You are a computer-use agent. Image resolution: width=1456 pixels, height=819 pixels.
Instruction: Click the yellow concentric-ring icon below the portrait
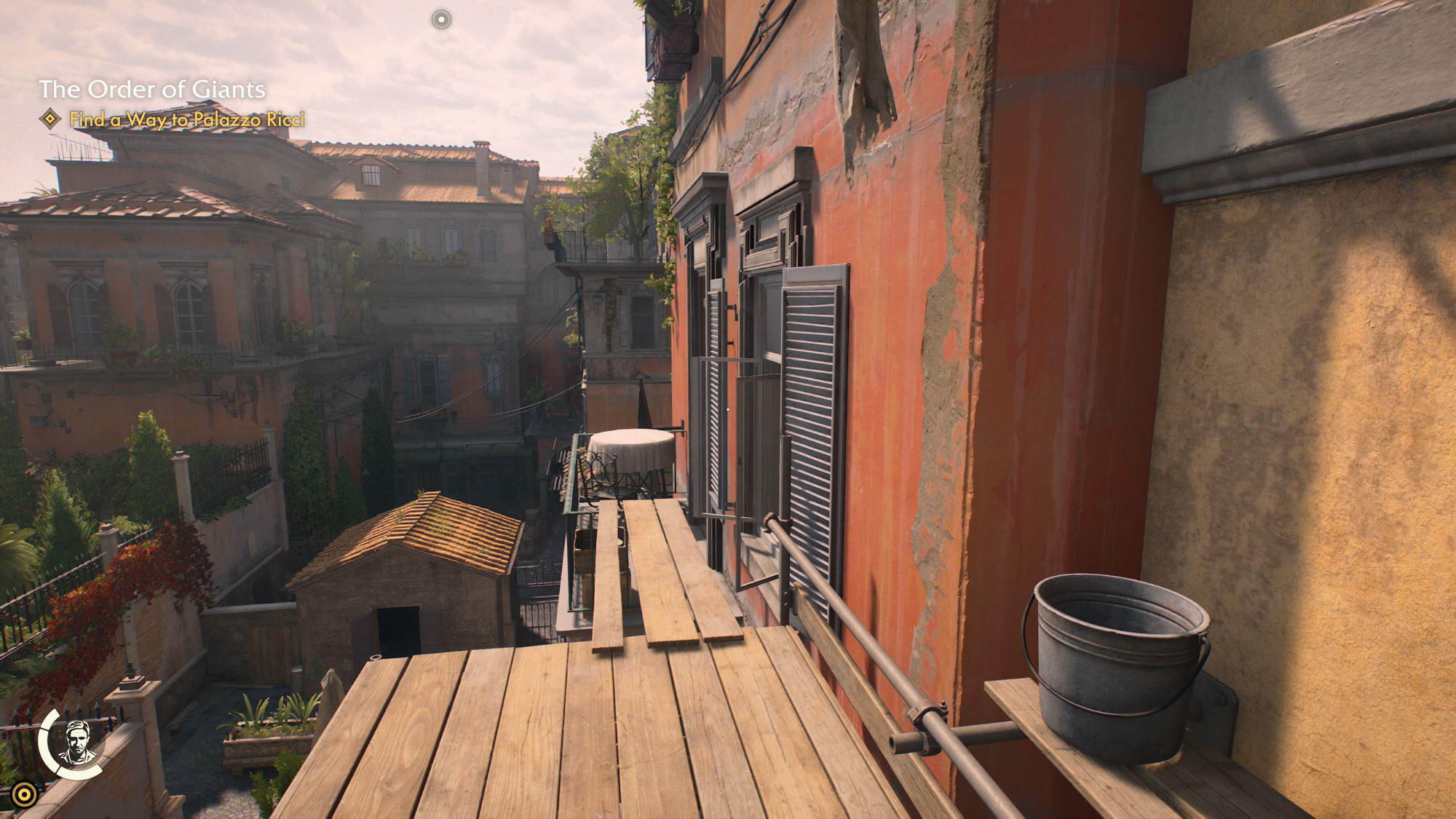(24, 794)
